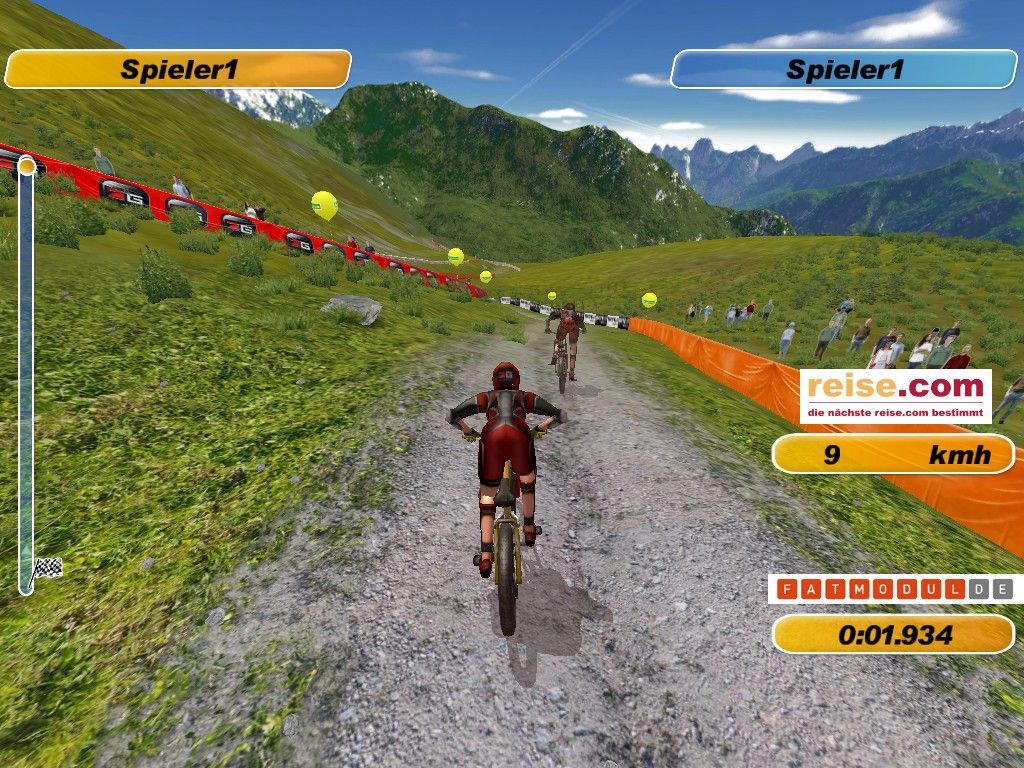Click the checkered finish flag marker
The width and height of the screenshot is (1024, 768).
coord(47,569)
